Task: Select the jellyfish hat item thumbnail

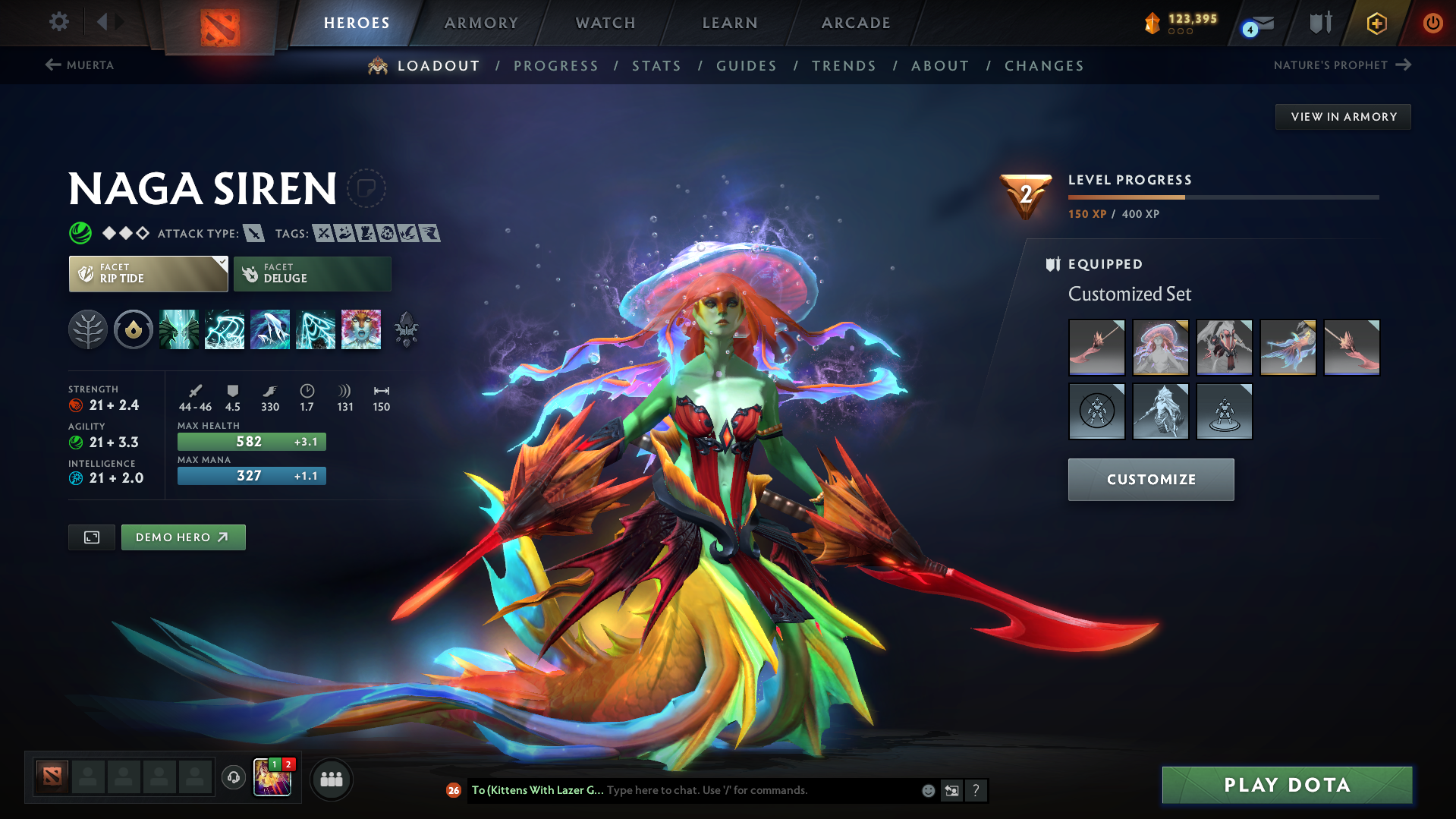Action: (x=1160, y=347)
